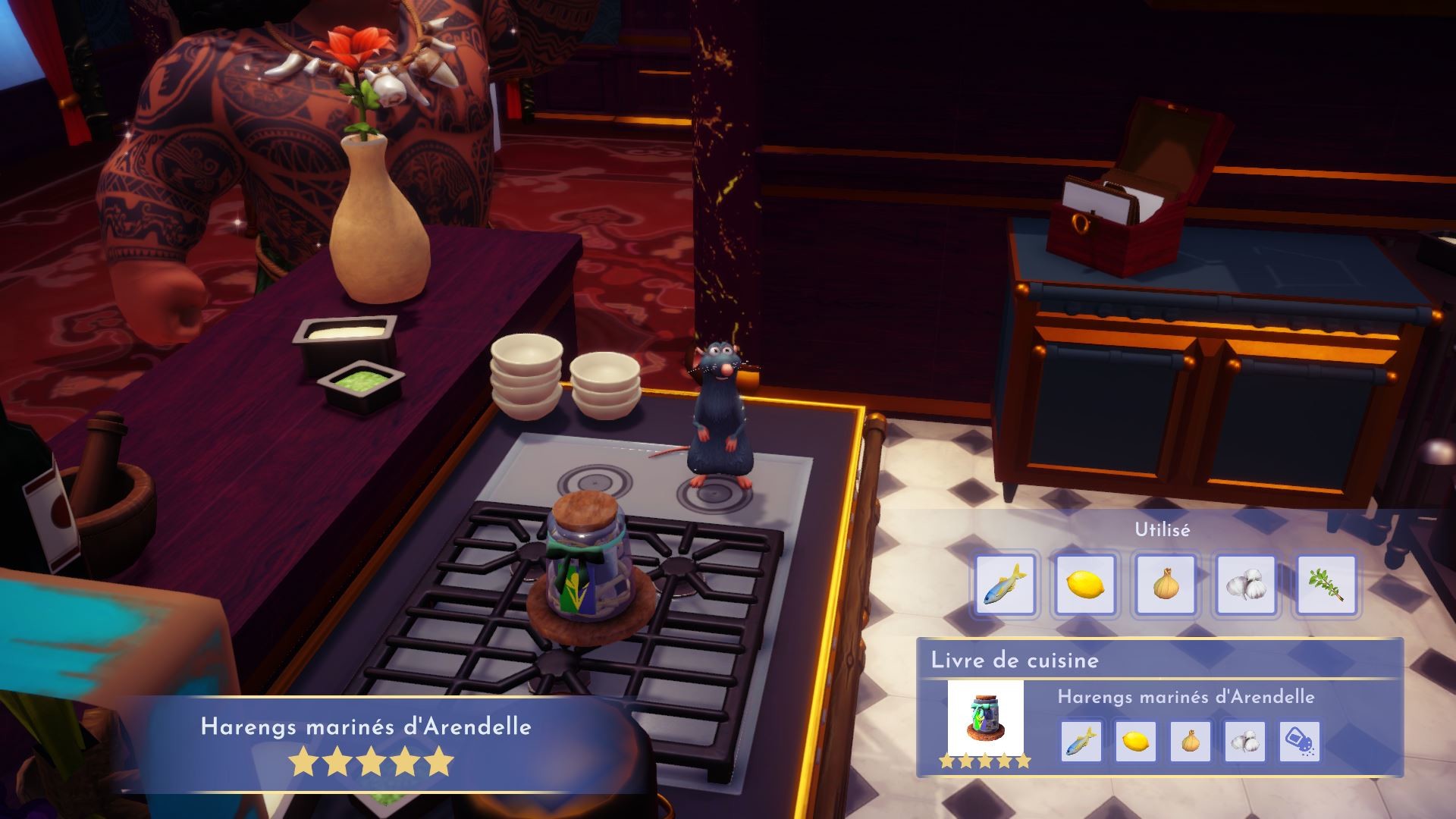
Task: Click the dish name banner above the stars
Action: pos(366,726)
